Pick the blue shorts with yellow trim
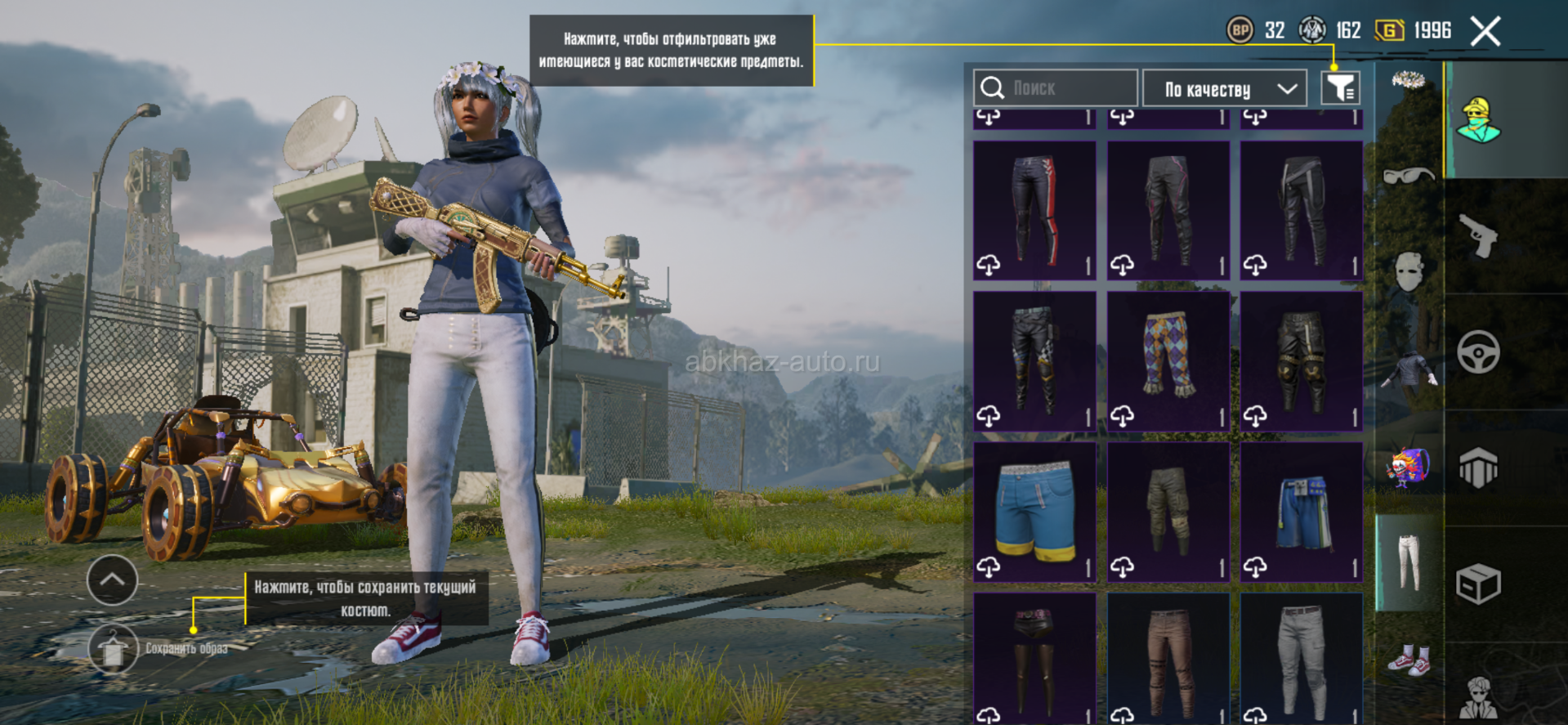The width and height of the screenshot is (1568, 725). pyautogui.click(x=1034, y=512)
